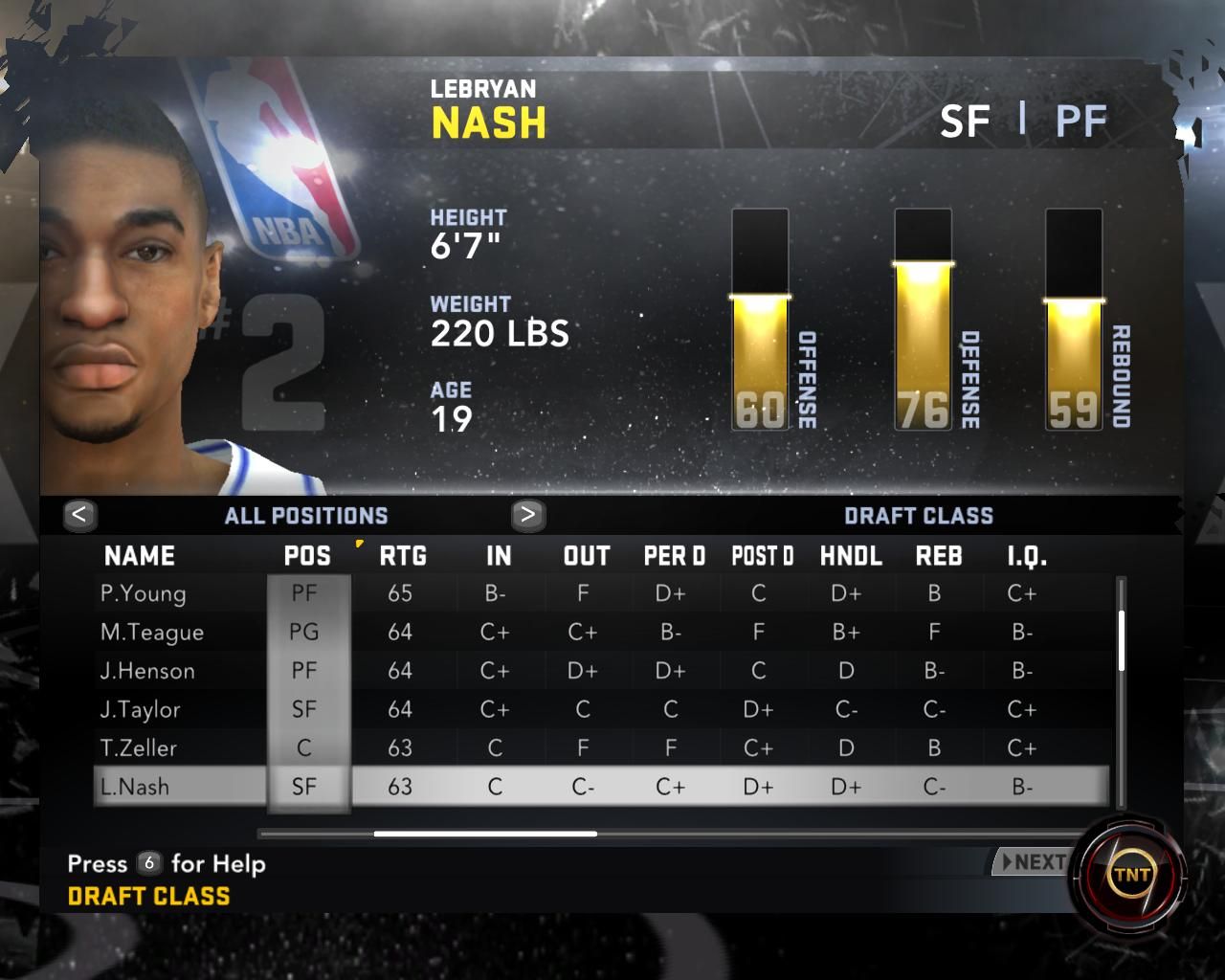Click the NEXT button
The image size is (1225, 980).
click(x=1033, y=862)
